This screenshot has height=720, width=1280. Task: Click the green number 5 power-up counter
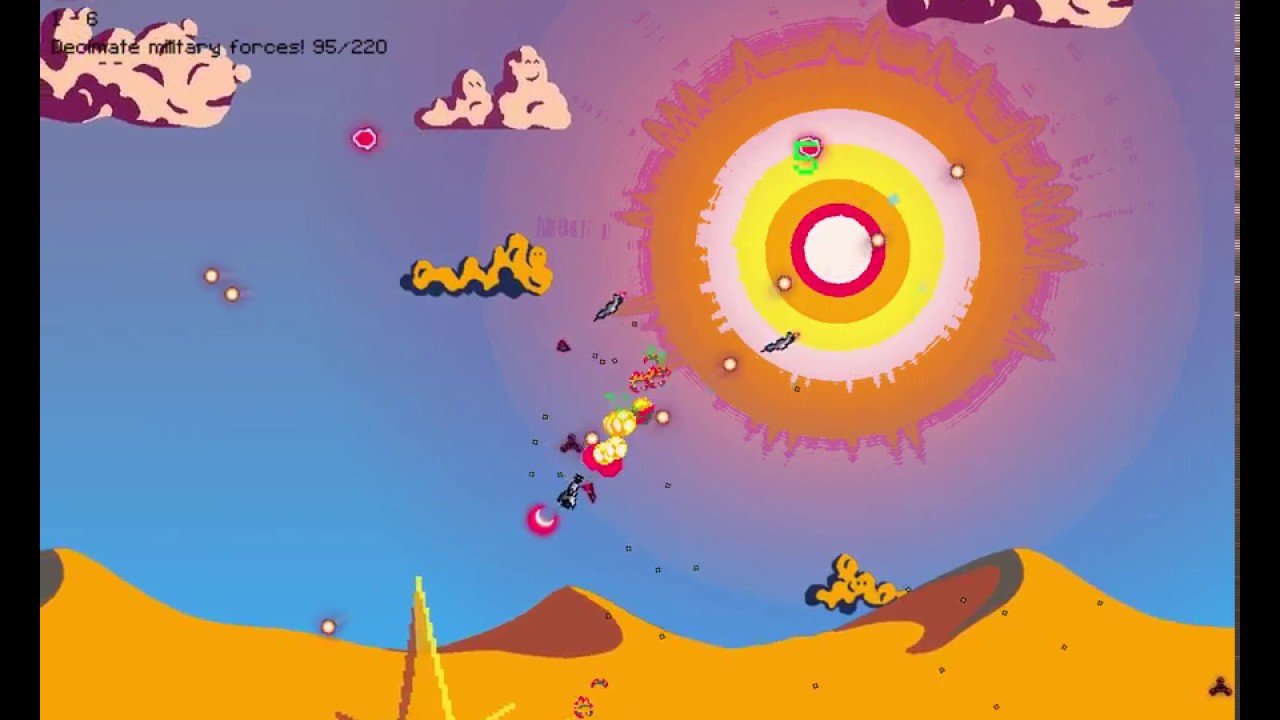click(x=803, y=158)
